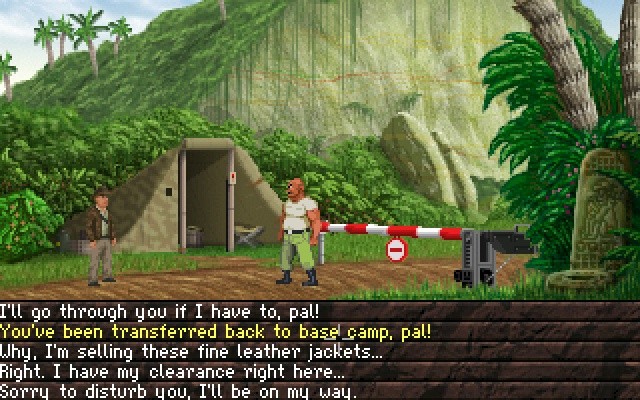Select "You've been transferred back to base camp" reply
Image resolution: width=640 pixels, height=400 pixels.
[x=215, y=331]
